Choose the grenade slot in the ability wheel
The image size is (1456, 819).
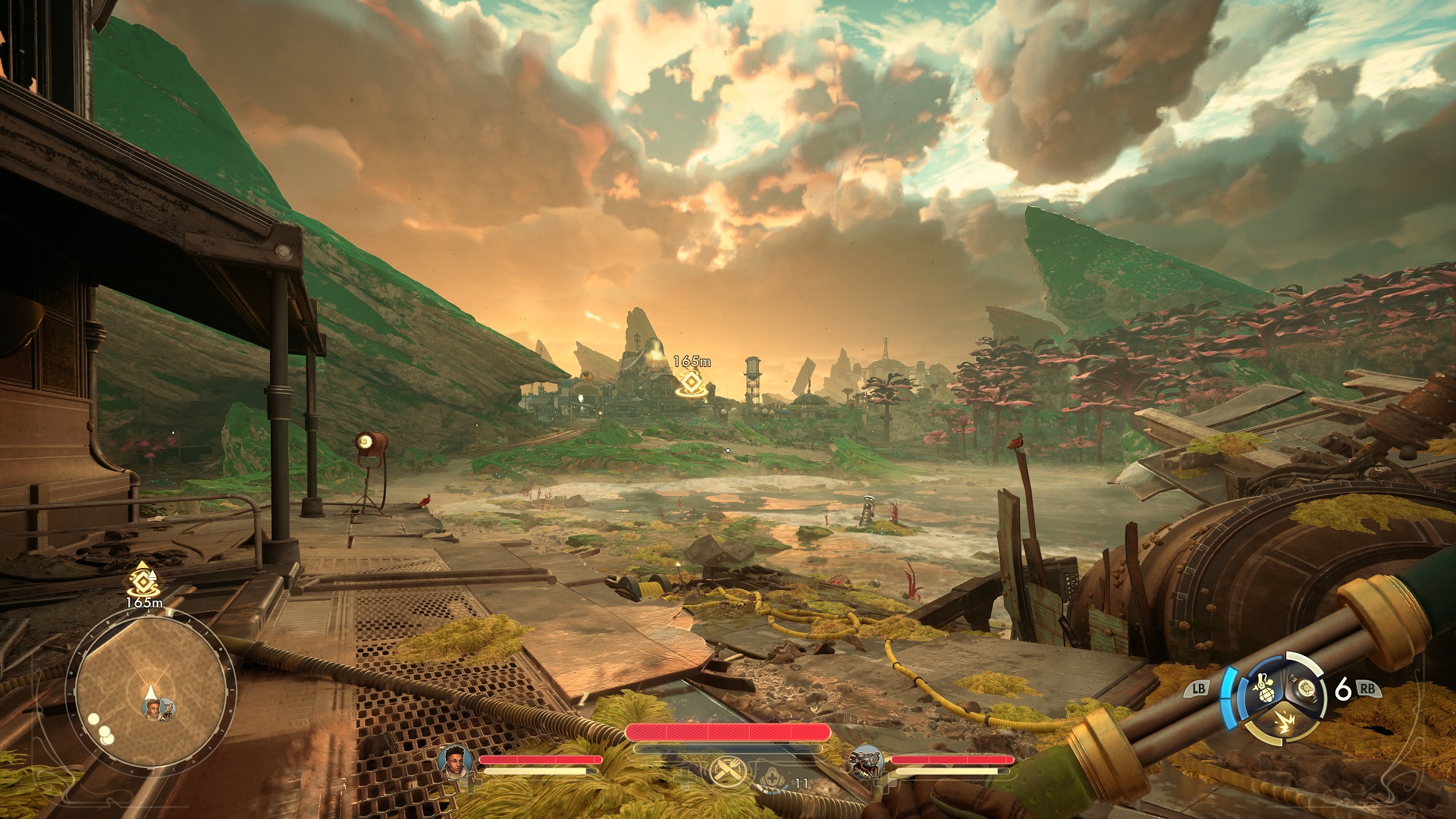point(1263,686)
